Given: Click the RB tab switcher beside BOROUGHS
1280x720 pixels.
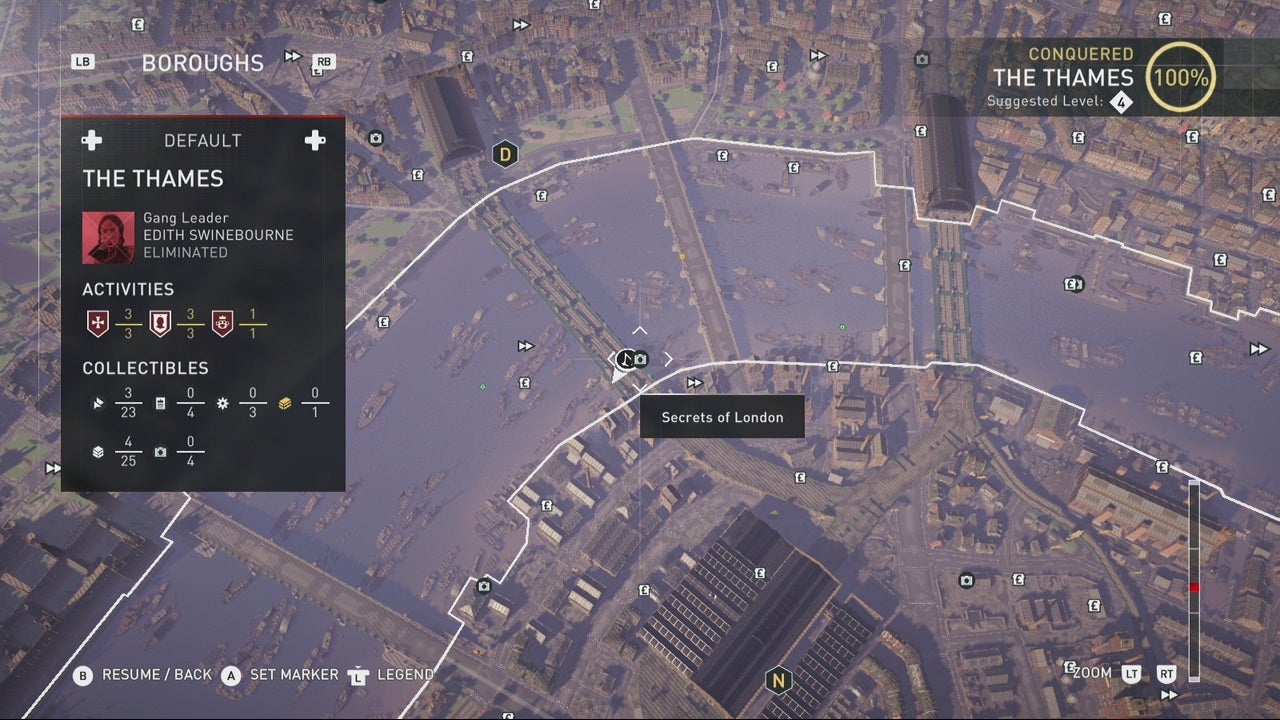Looking at the screenshot, I should [x=322, y=61].
